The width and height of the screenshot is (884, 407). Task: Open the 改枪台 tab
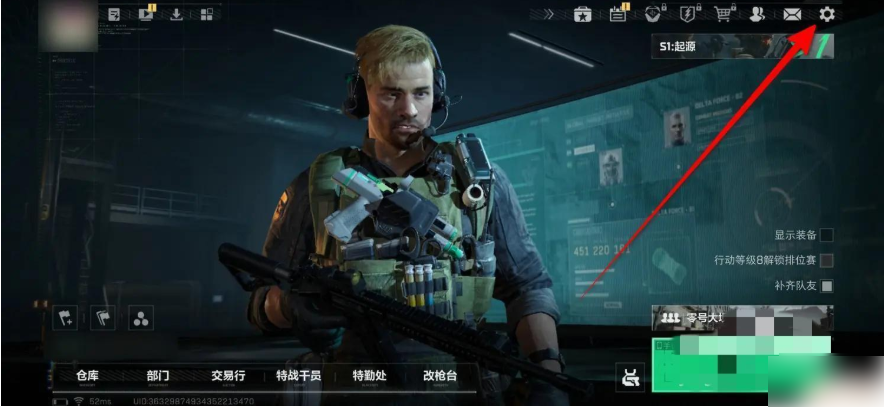440,376
